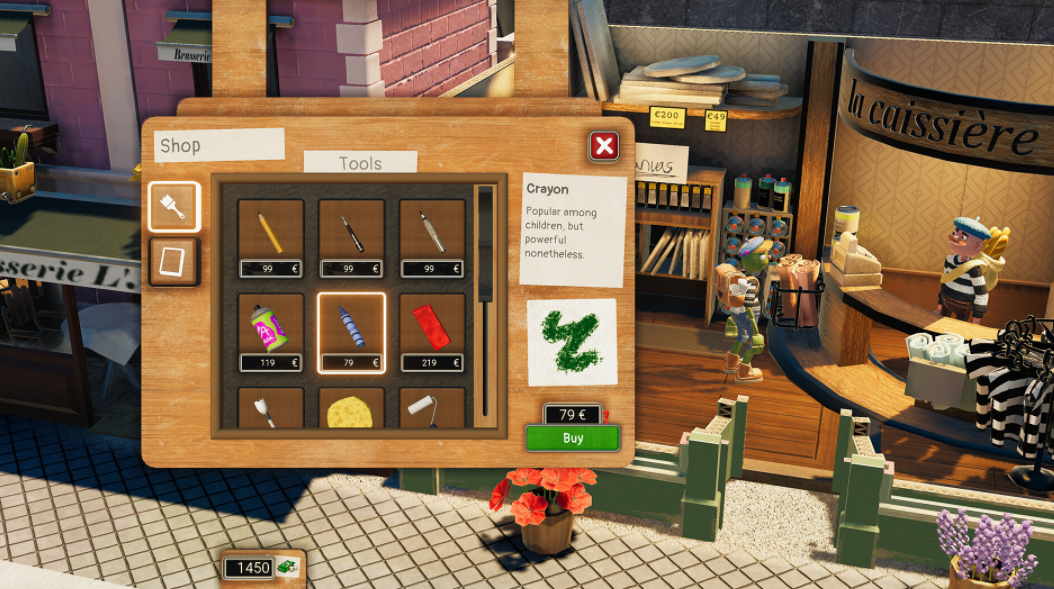Choose the black marker pen item
This screenshot has width=1054, height=589.
point(352,232)
